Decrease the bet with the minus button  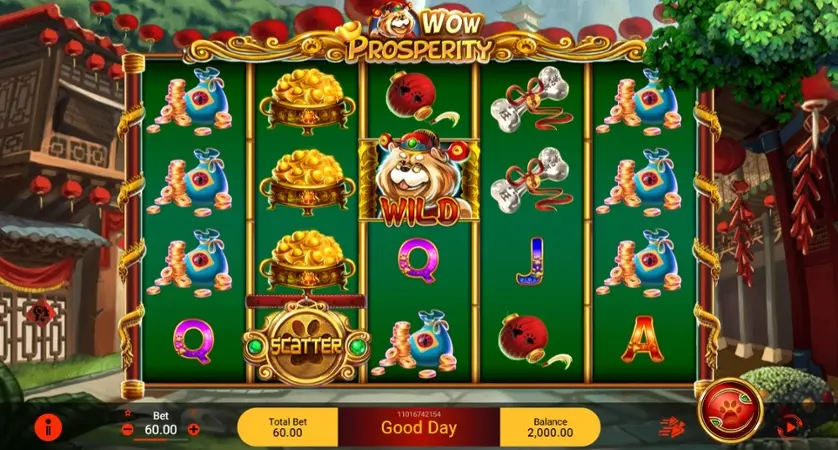pyautogui.click(x=127, y=430)
